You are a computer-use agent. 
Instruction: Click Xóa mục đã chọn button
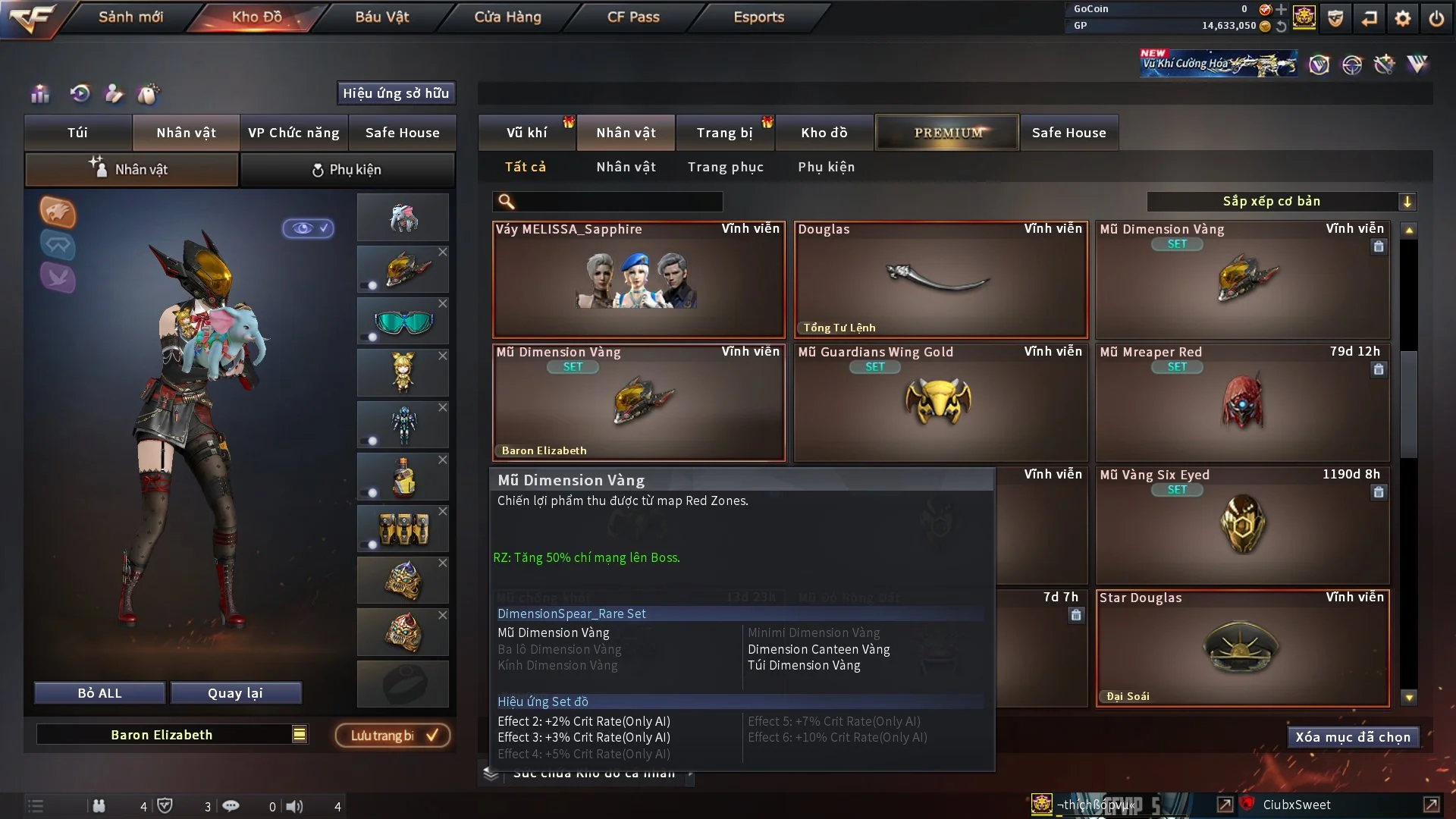coord(1353,737)
